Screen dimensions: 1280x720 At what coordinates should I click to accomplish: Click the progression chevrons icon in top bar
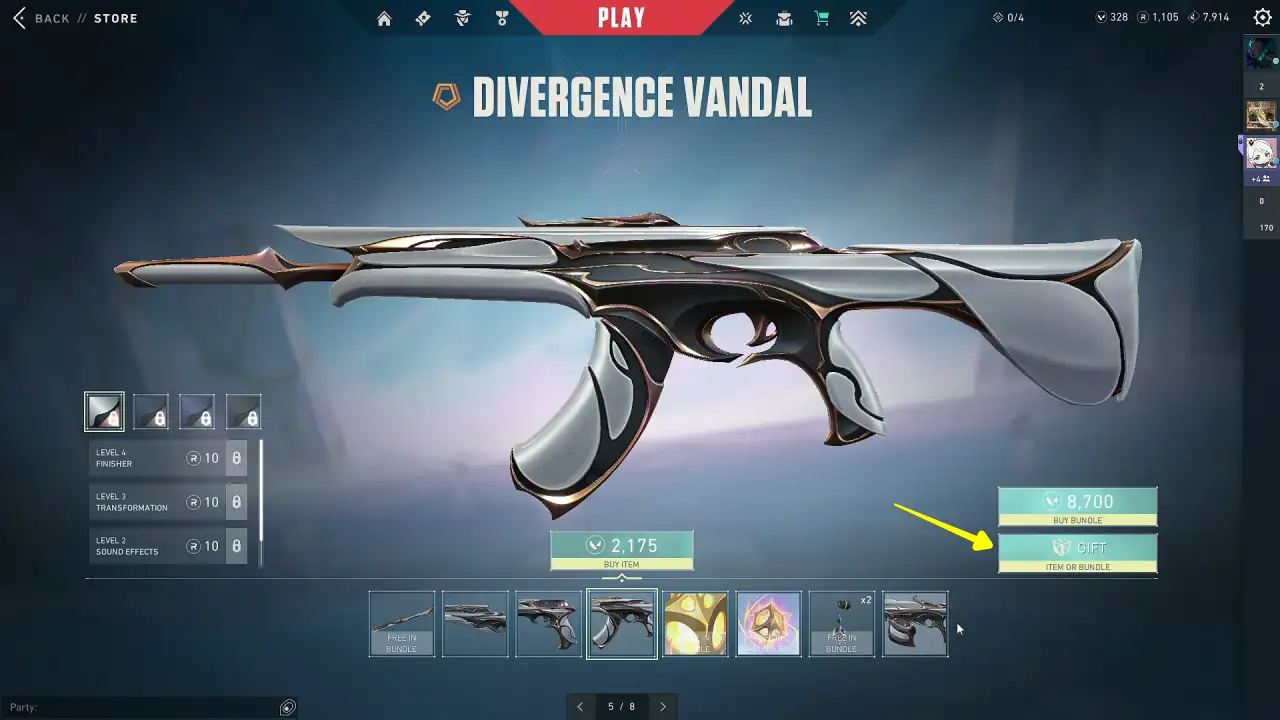858,18
